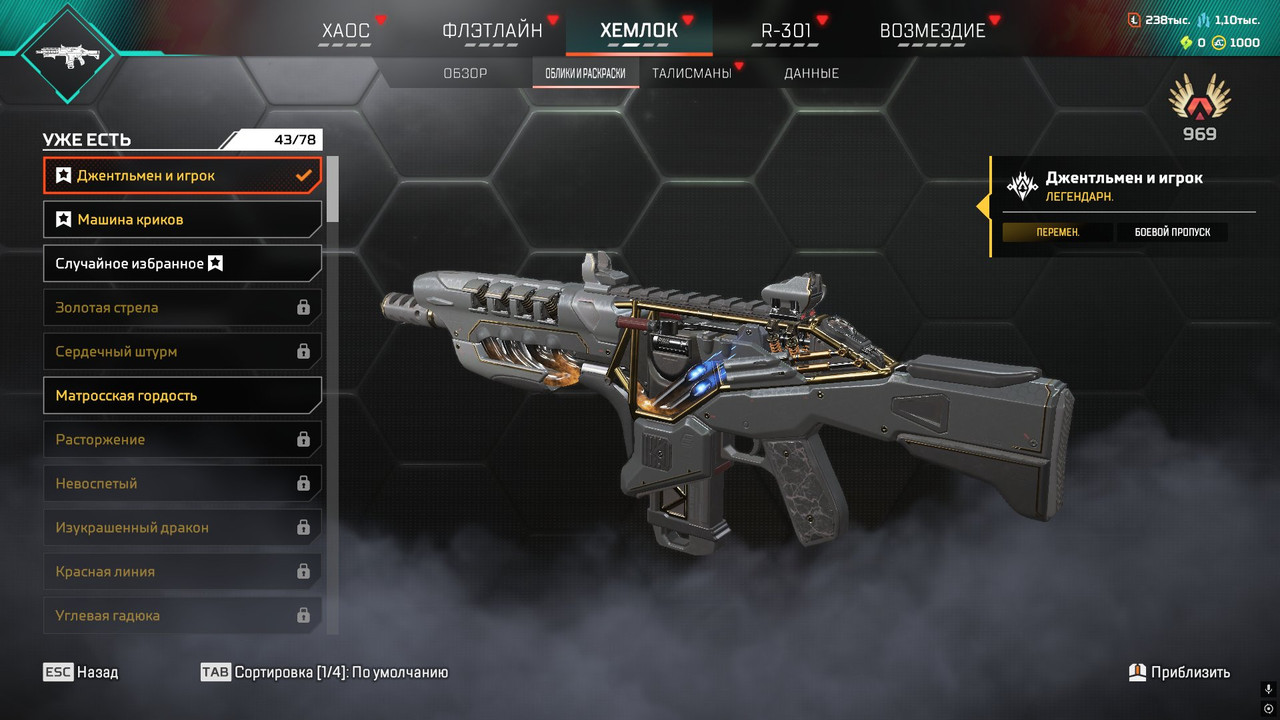1280x720 pixels.
Task: Select the Джентльмен и игрок skin
Action: click(x=182, y=176)
